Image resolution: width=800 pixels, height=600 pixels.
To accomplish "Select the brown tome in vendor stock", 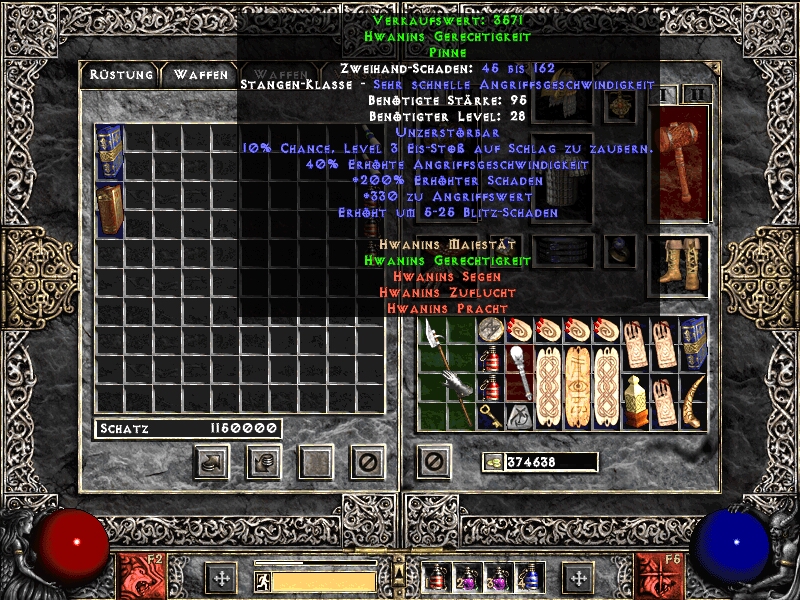I will tap(109, 209).
